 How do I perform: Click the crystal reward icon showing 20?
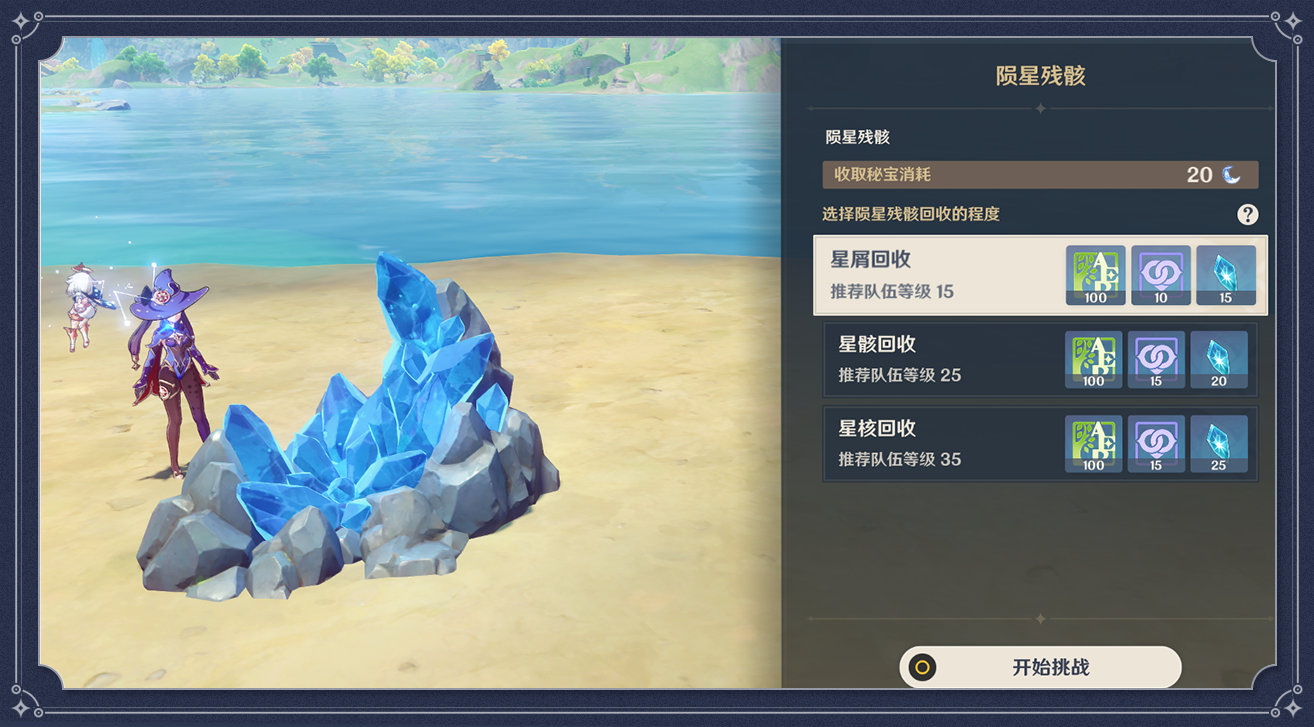click(1220, 358)
